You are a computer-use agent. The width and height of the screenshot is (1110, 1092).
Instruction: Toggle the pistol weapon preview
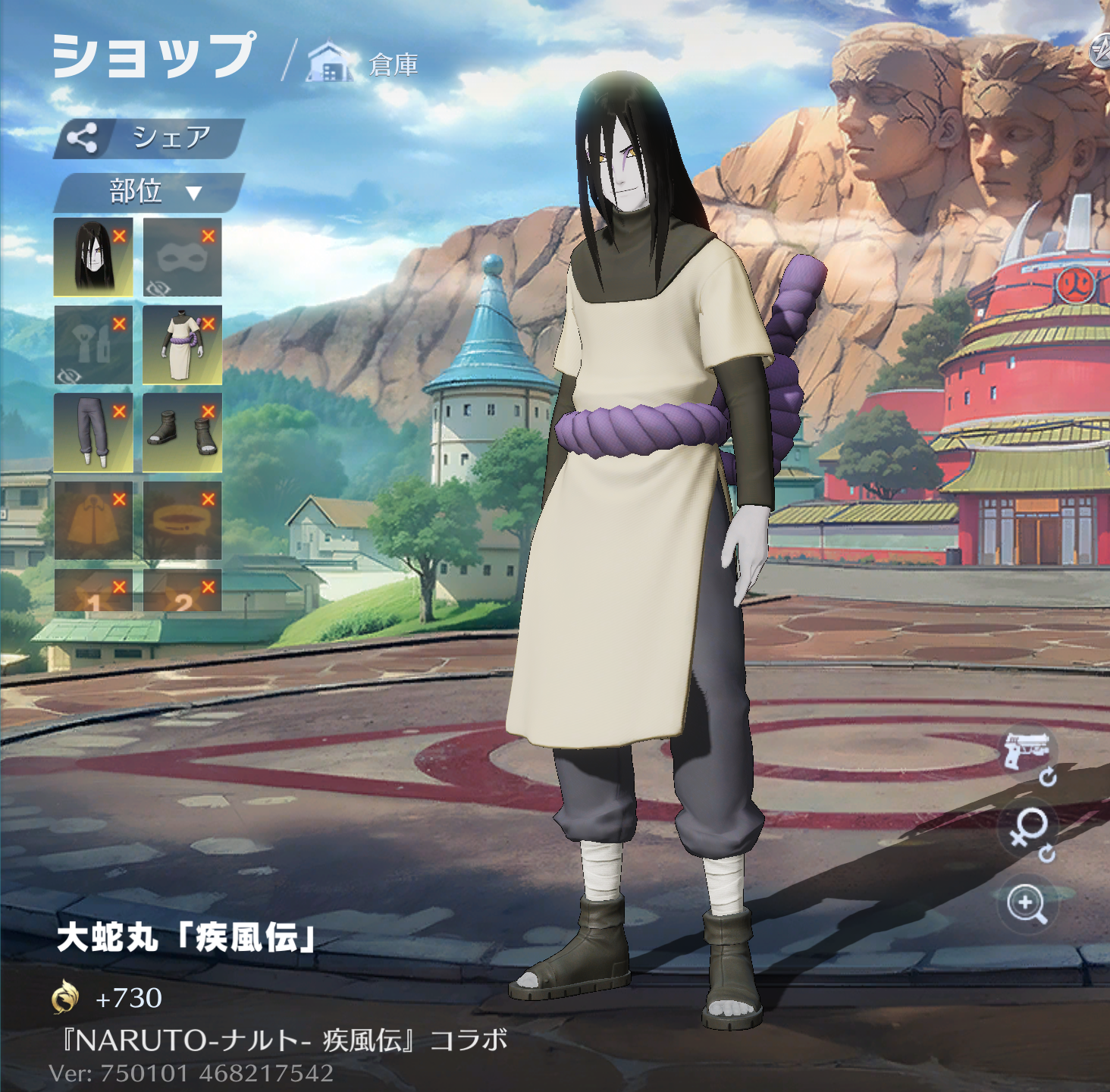(1027, 752)
